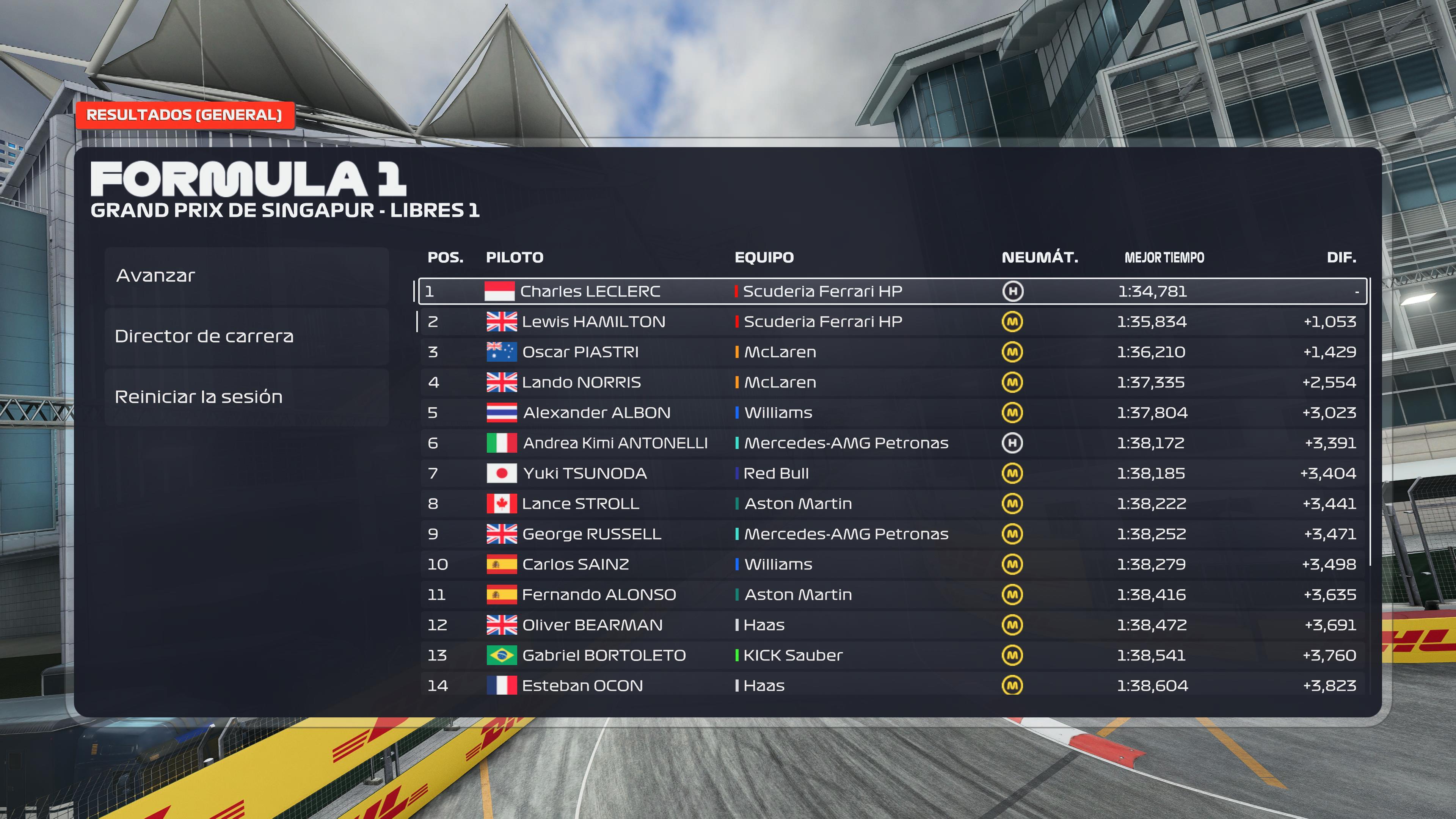Select Fernando ALONSO's result row
The height and width of the screenshot is (819, 1456).
(892, 595)
